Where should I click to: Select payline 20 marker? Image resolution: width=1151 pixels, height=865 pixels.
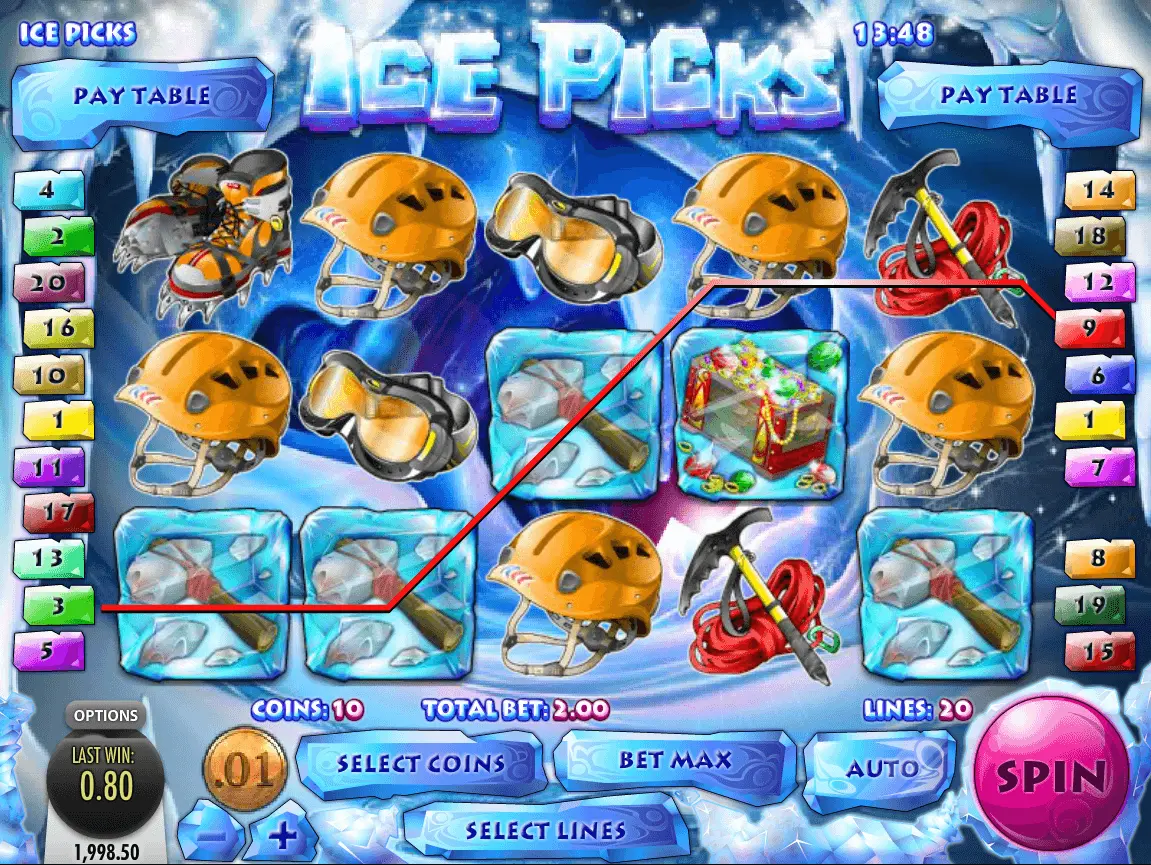[48, 283]
